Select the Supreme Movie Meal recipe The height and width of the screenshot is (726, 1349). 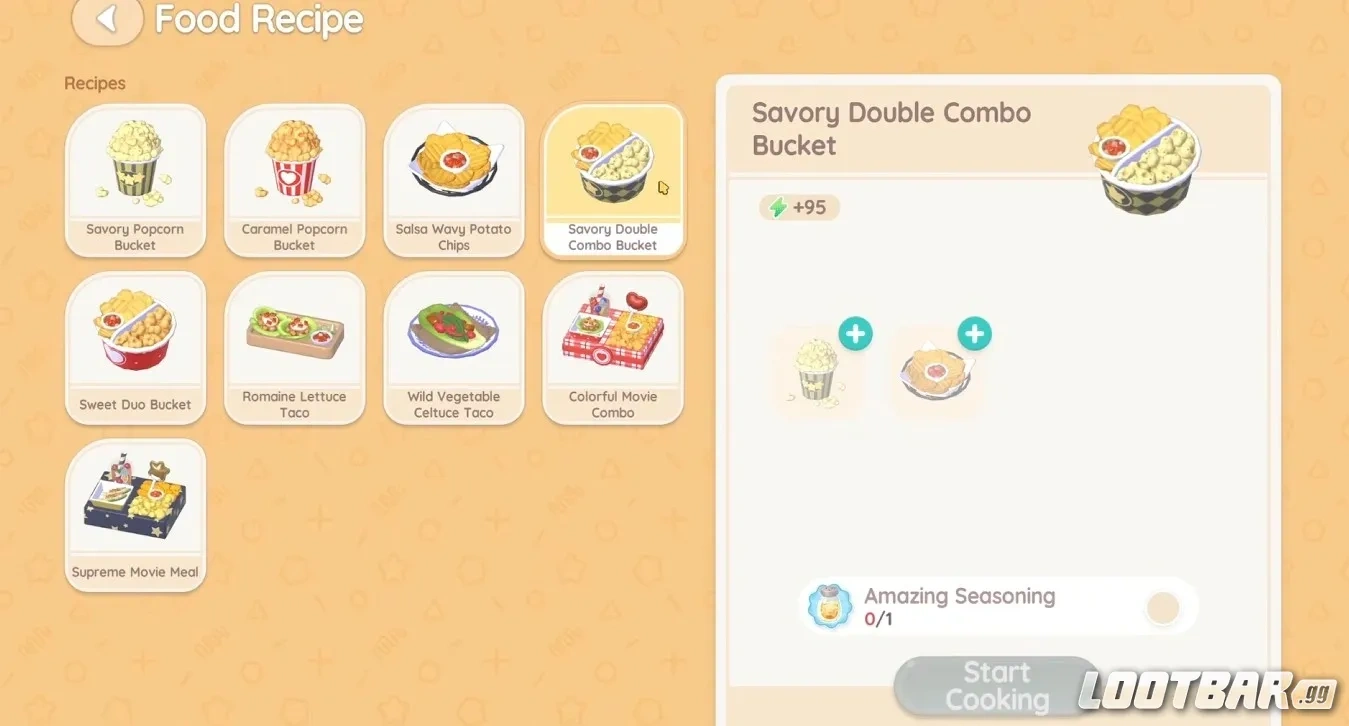coord(135,513)
